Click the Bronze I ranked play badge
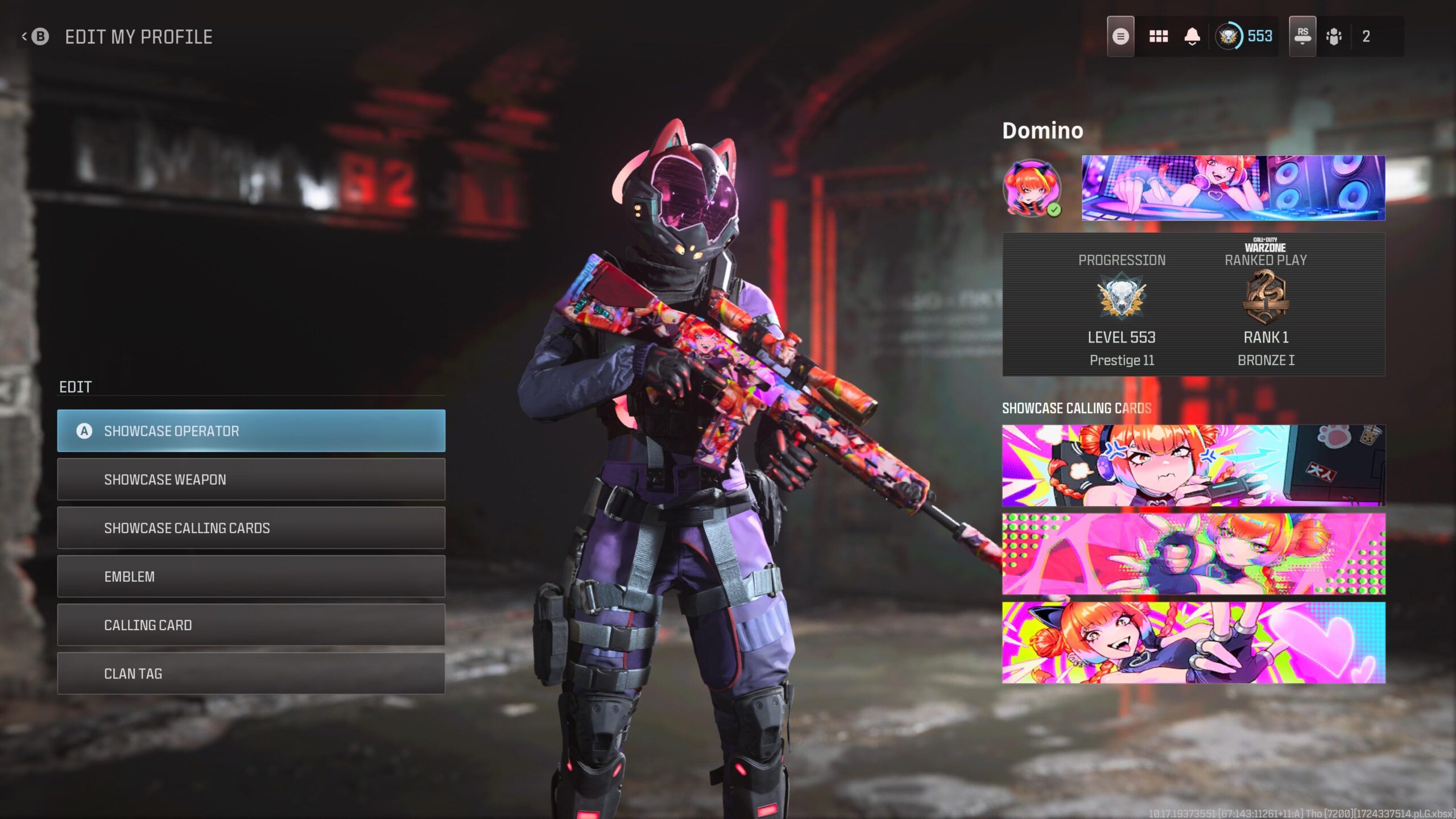The width and height of the screenshot is (1456, 819). [x=1265, y=297]
